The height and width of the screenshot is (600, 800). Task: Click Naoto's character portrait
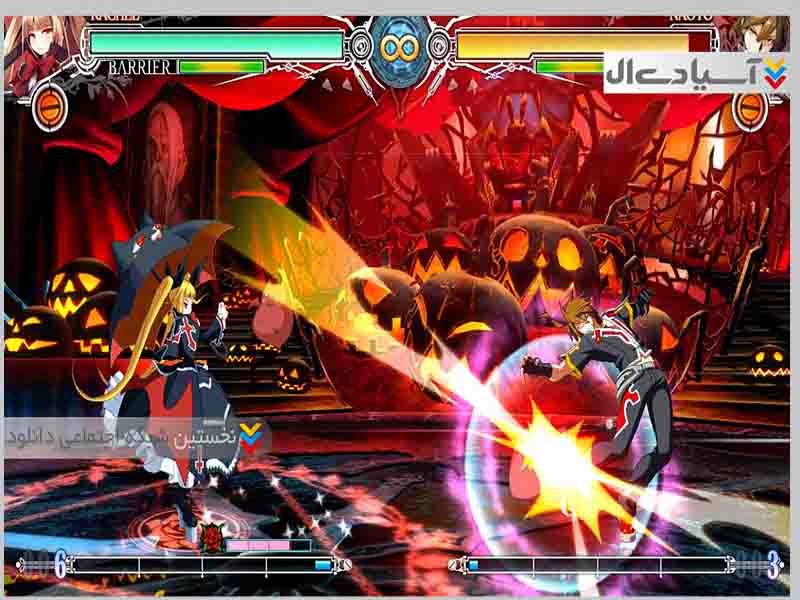pos(766,35)
